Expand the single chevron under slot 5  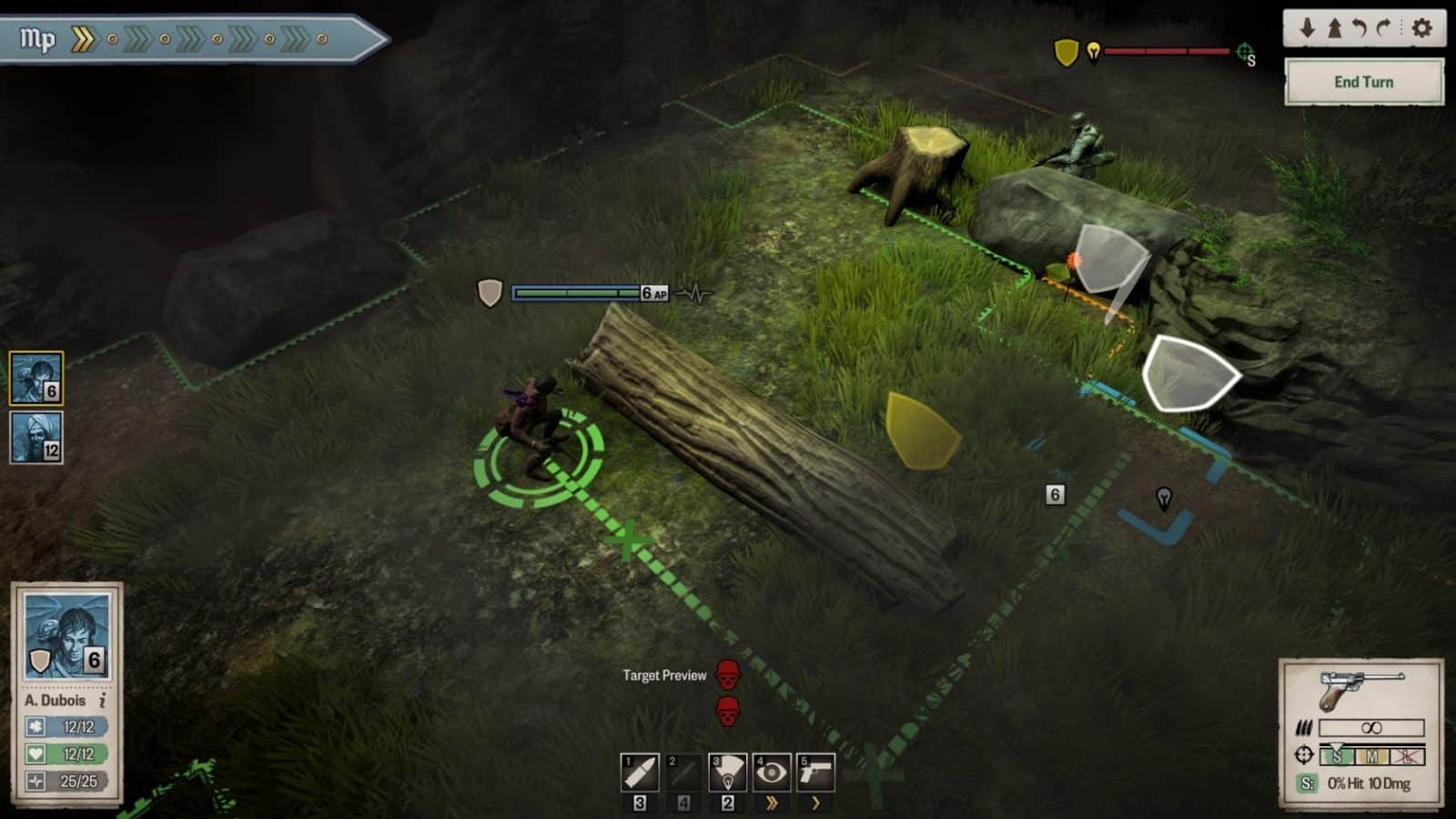[815, 804]
